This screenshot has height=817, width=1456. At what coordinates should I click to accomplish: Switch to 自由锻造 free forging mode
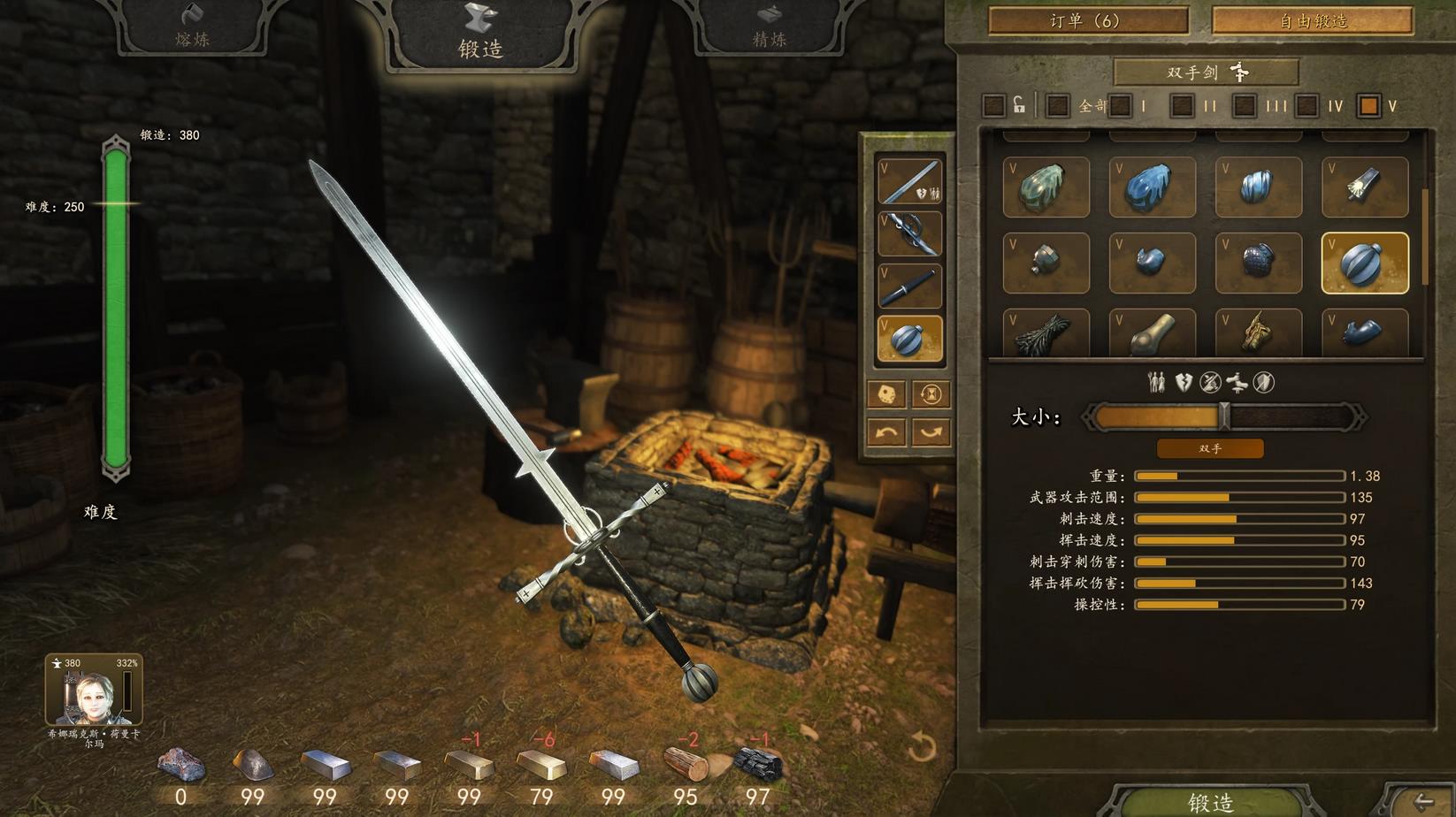pos(1312,20)
